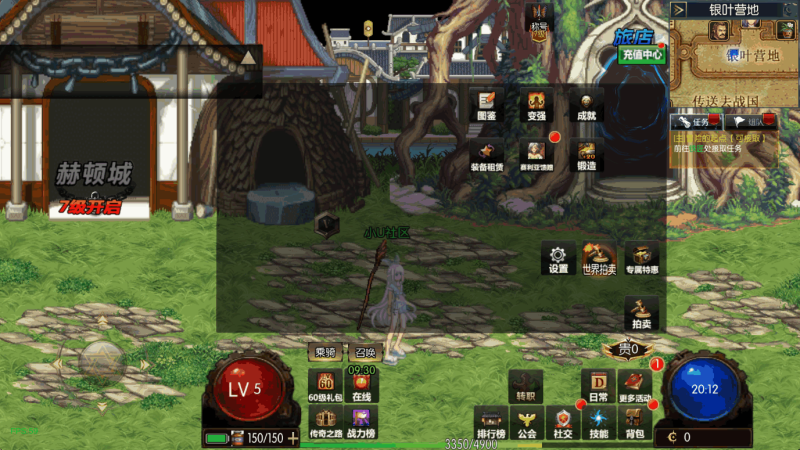
Task: Open the 专属特惠 exclusive offers chest
Action: coord(642,257)
